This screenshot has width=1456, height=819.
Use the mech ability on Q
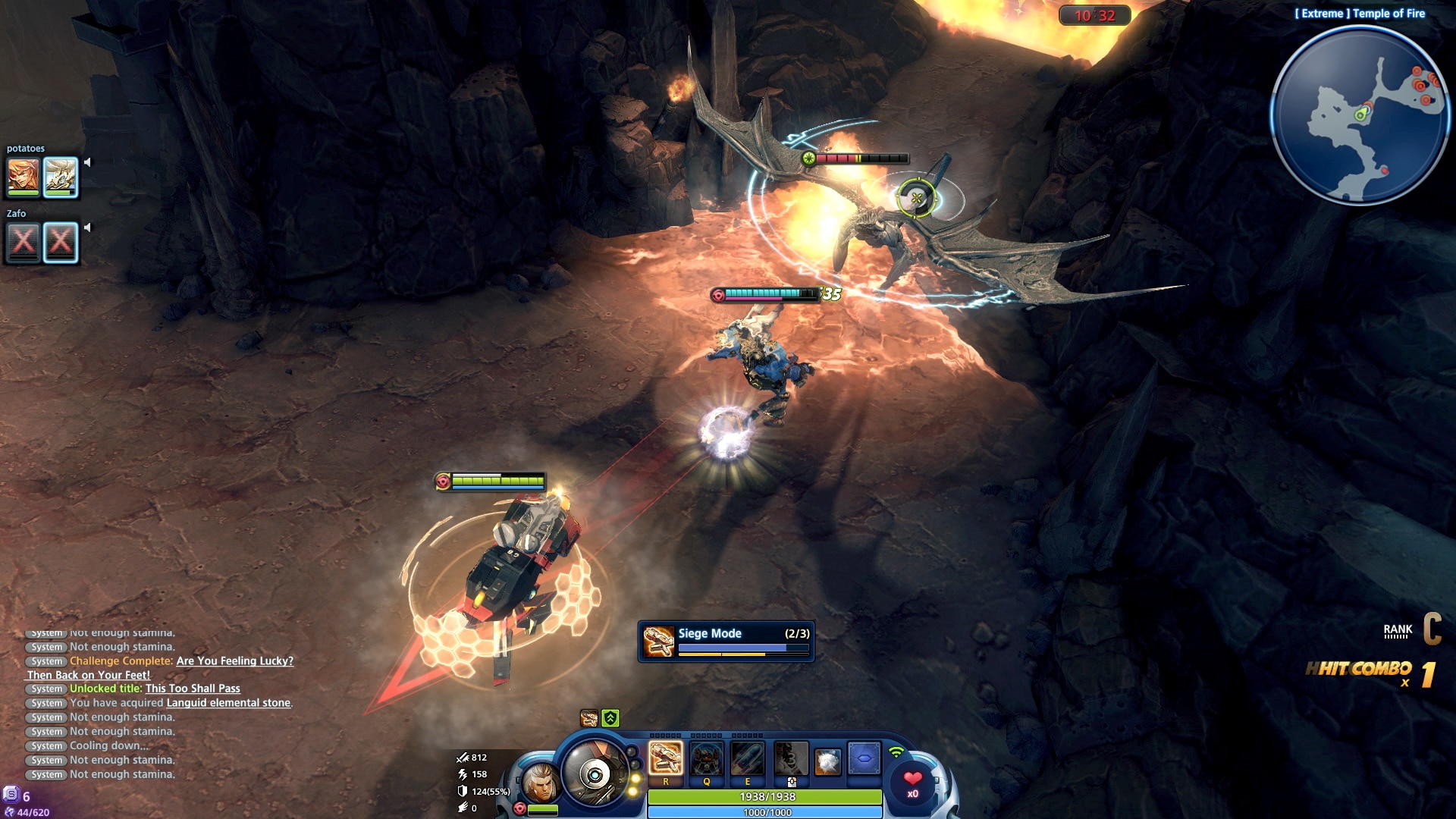(707, 758)
